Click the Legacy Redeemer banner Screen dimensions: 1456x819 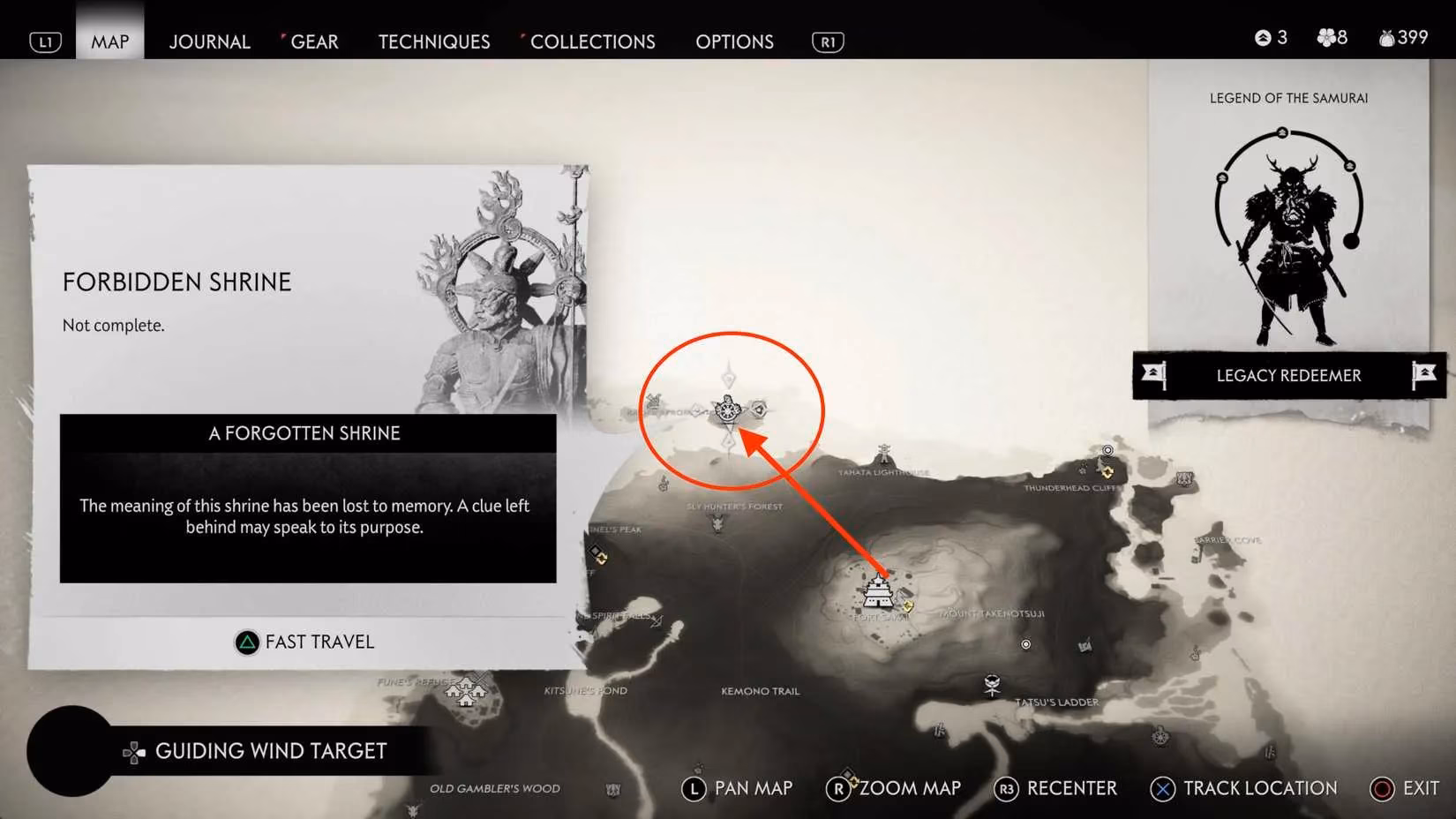click(1288, 375)
